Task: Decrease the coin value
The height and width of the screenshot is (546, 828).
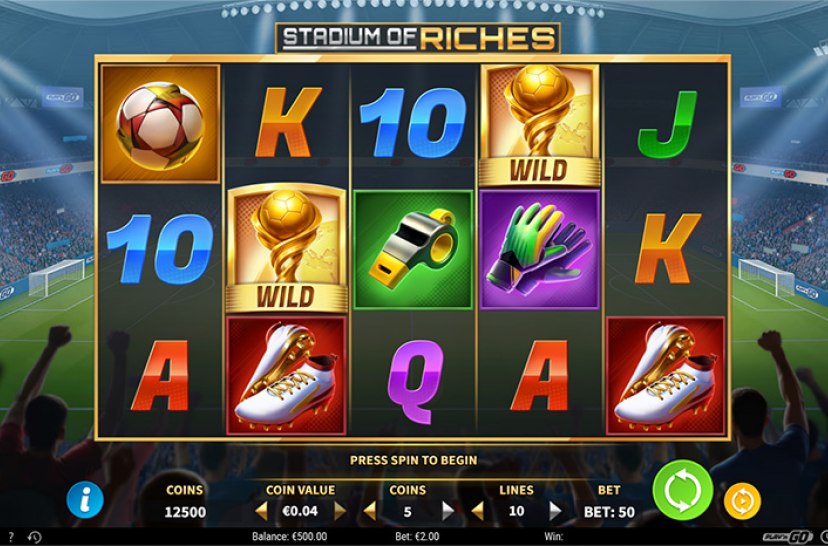Action: coord(263,511)
